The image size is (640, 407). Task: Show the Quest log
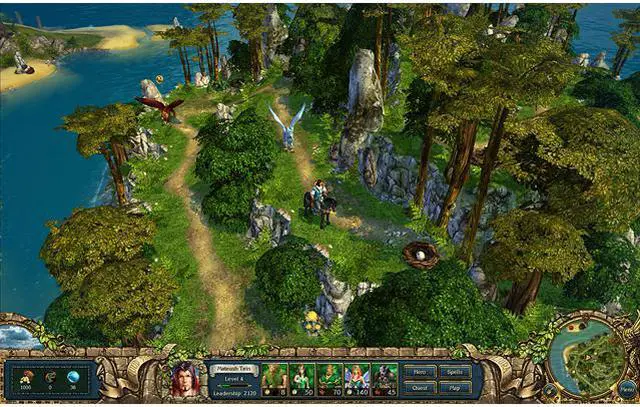click(x=420, y=387)
